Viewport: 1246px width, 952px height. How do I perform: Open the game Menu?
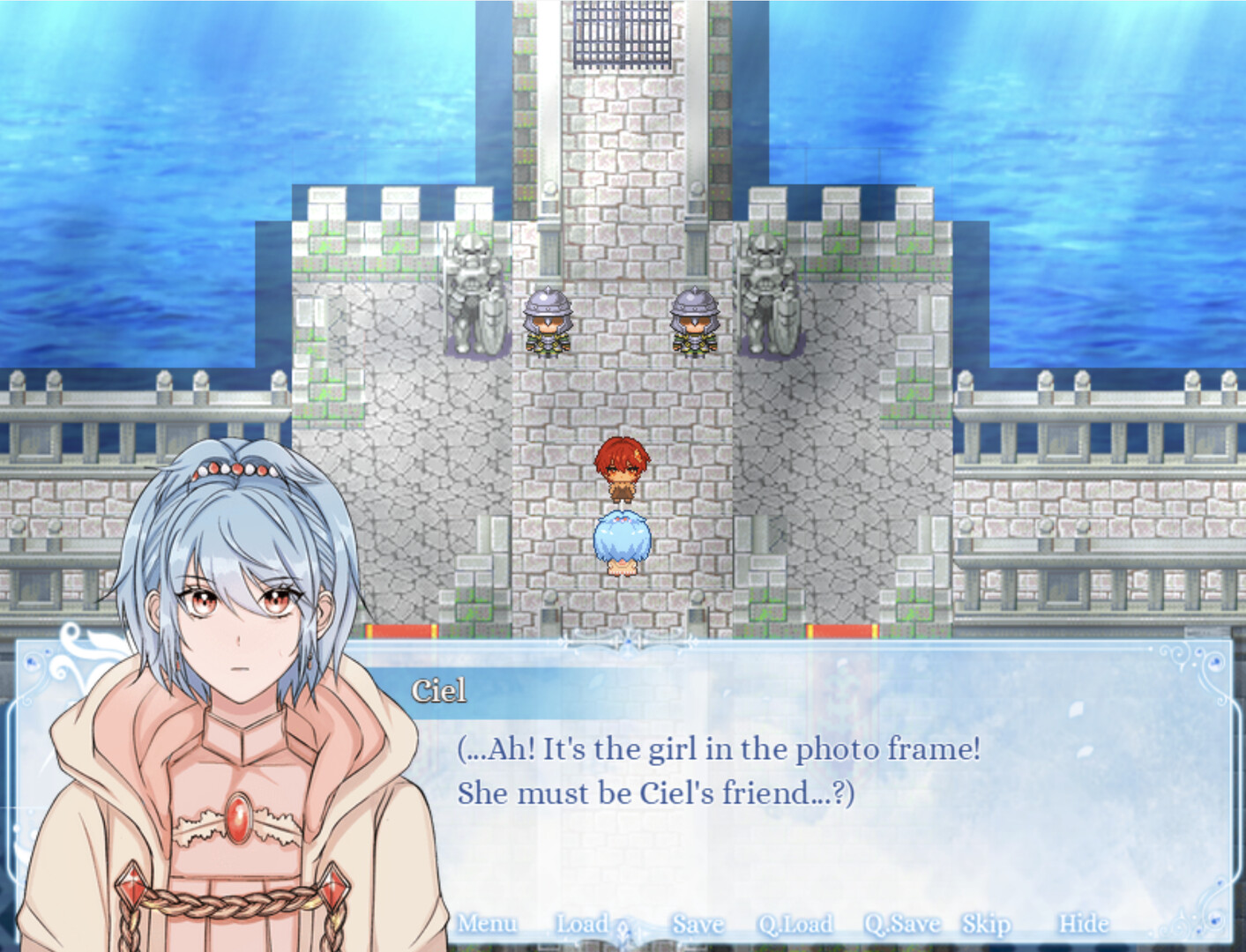click(489, 925)
